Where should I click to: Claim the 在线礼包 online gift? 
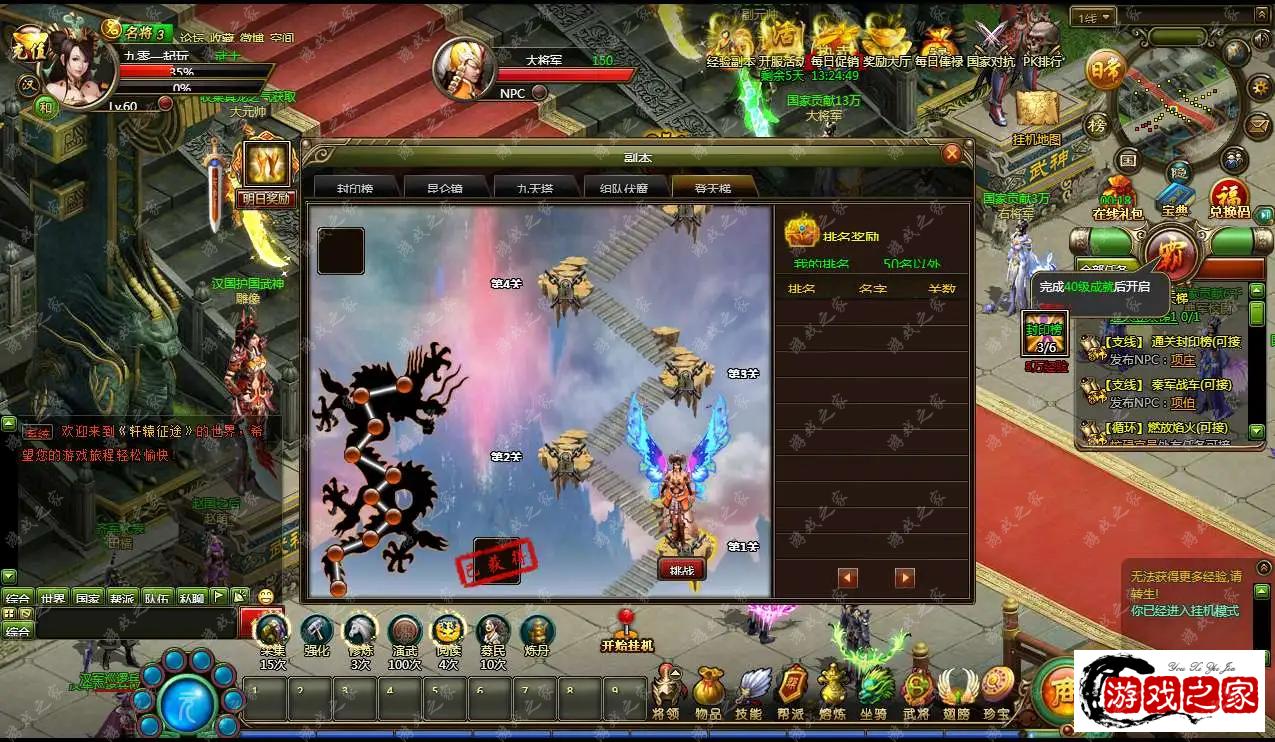point(1117,195)
